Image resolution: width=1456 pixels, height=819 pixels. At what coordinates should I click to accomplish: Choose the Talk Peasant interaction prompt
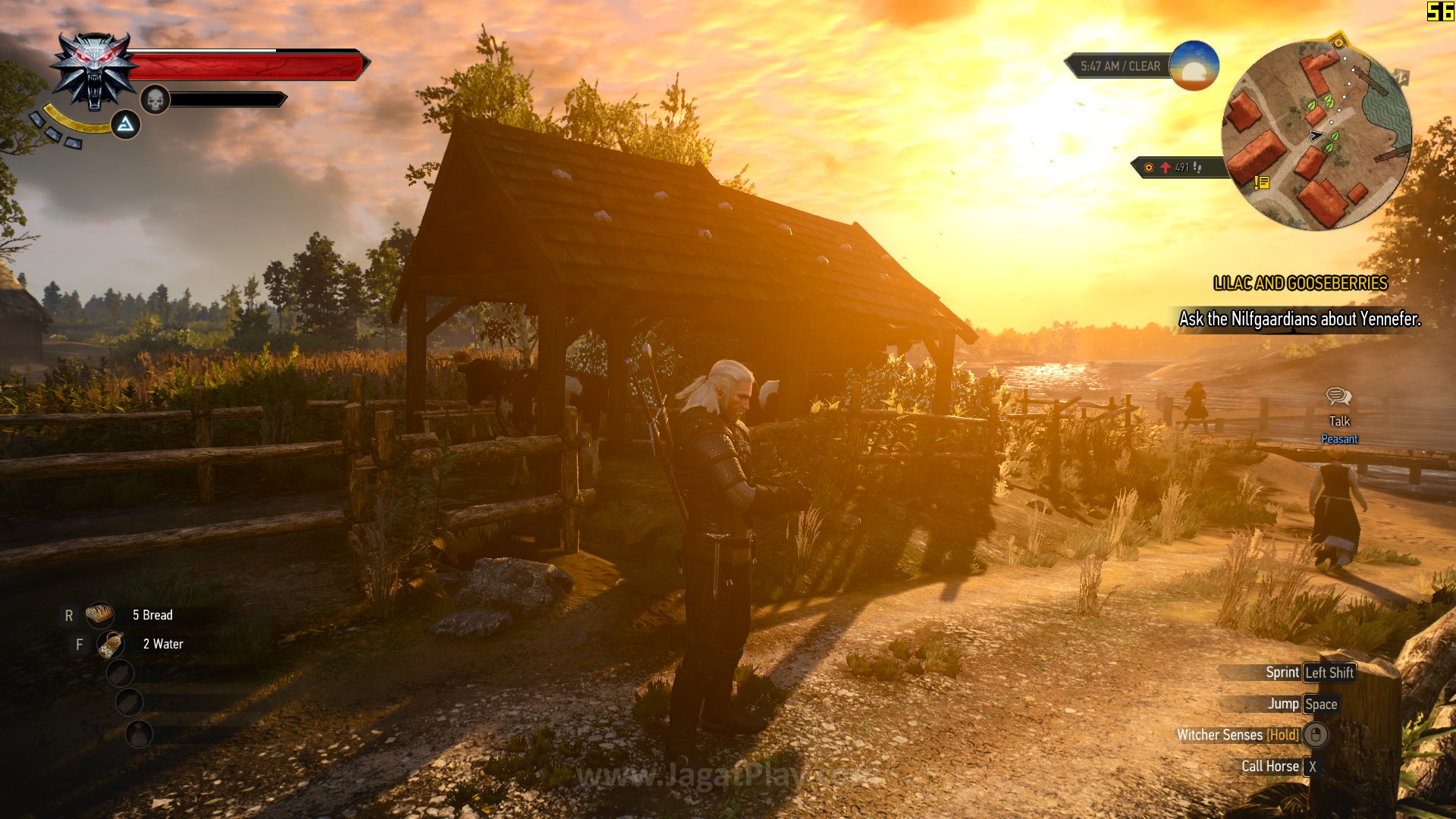tap(1339, 416)
